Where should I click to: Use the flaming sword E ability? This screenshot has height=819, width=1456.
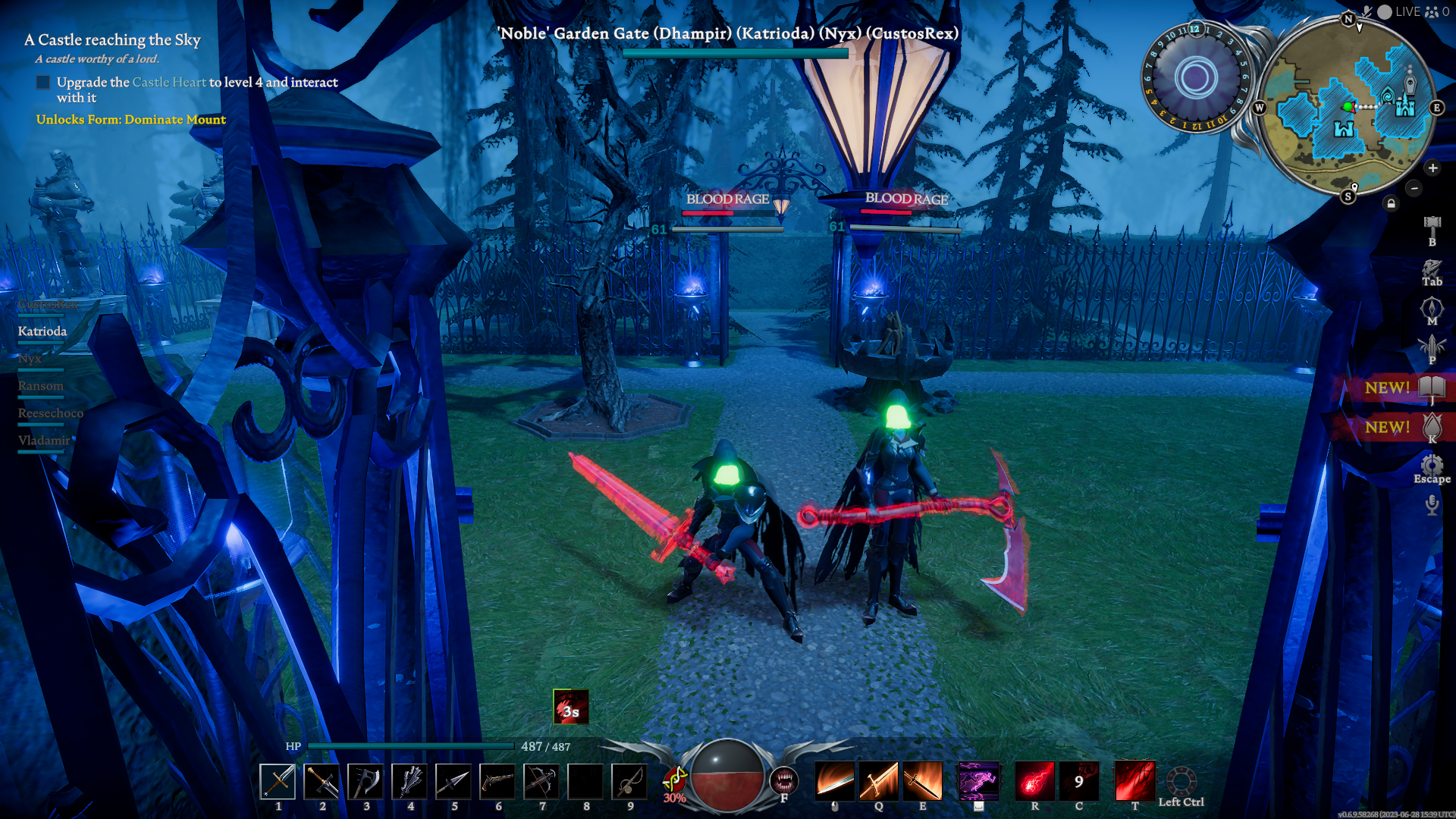pyautogui.click(x=922, y=781)
